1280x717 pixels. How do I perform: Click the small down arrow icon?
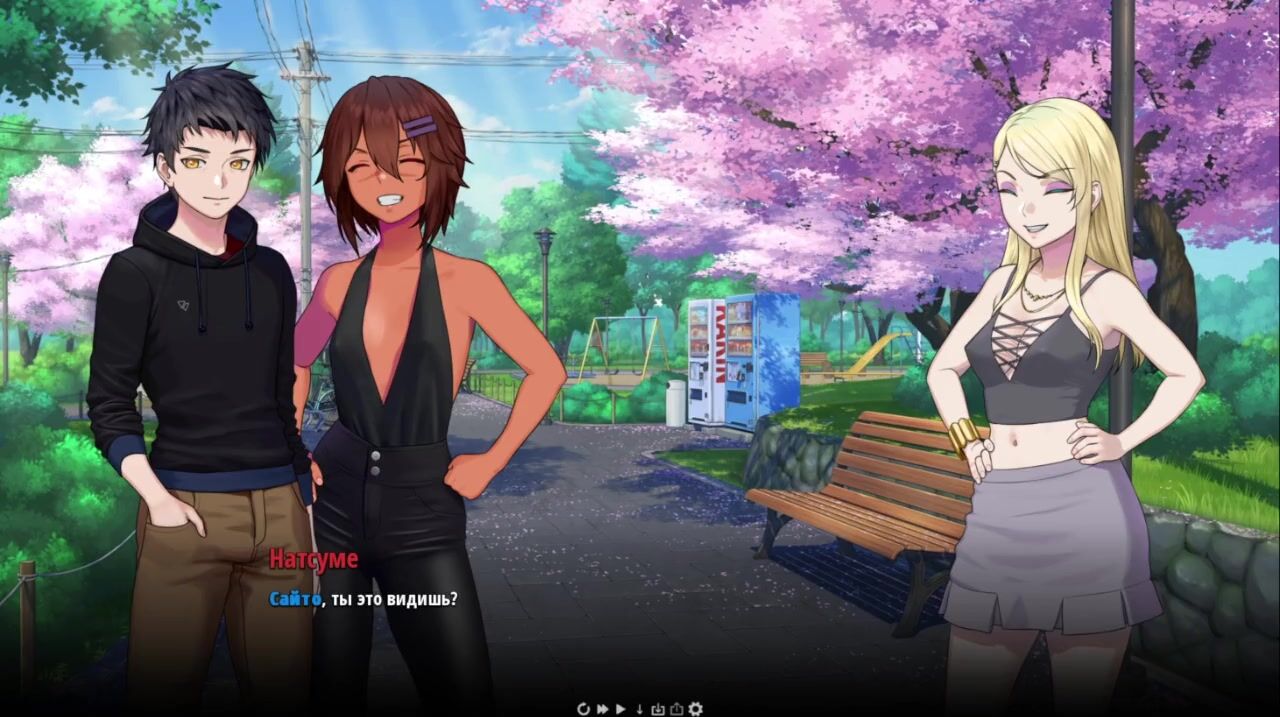click(640, 709)
